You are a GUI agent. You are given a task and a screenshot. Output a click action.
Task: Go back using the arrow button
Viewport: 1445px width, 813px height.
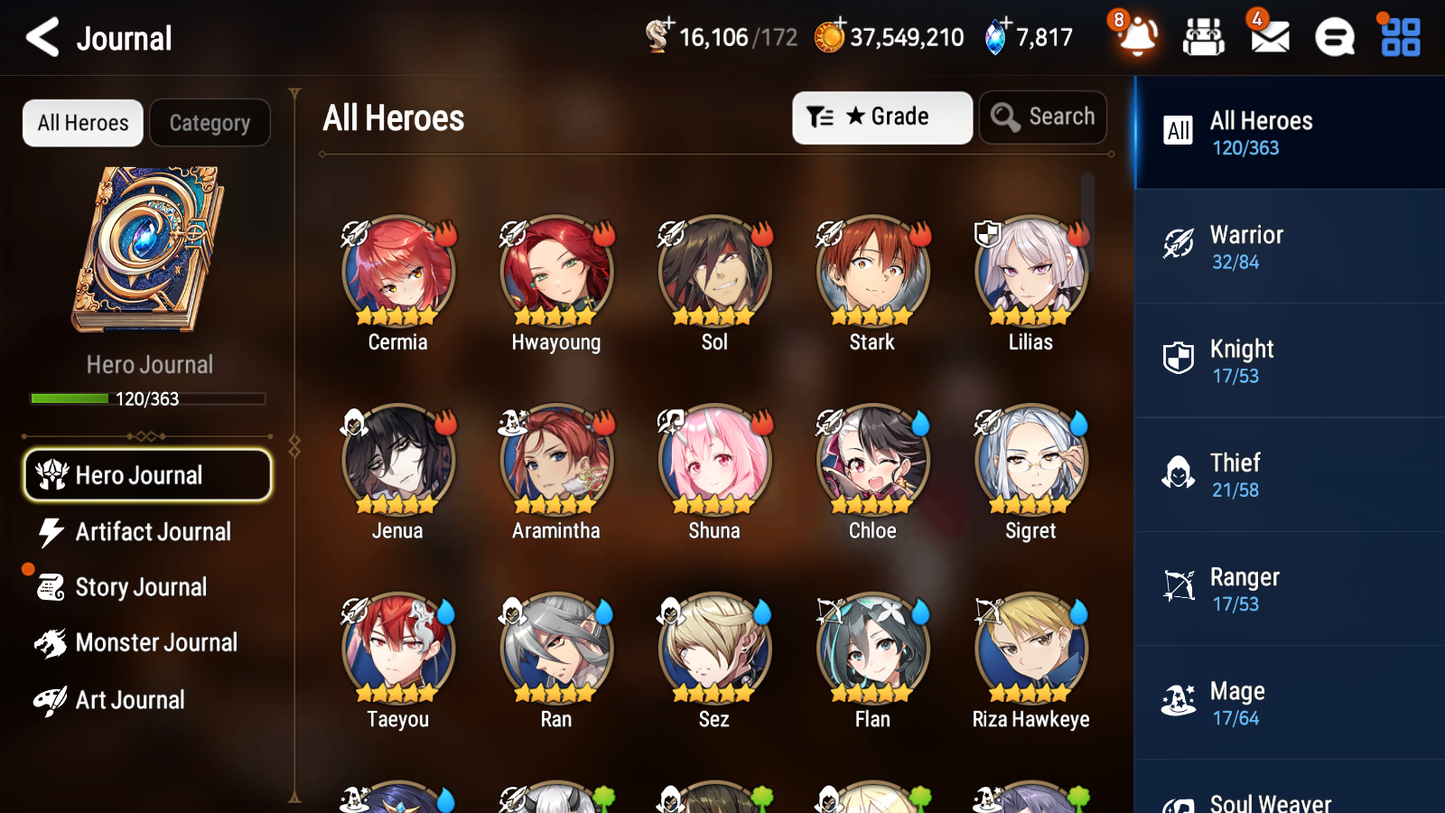(x=43, y=37)
